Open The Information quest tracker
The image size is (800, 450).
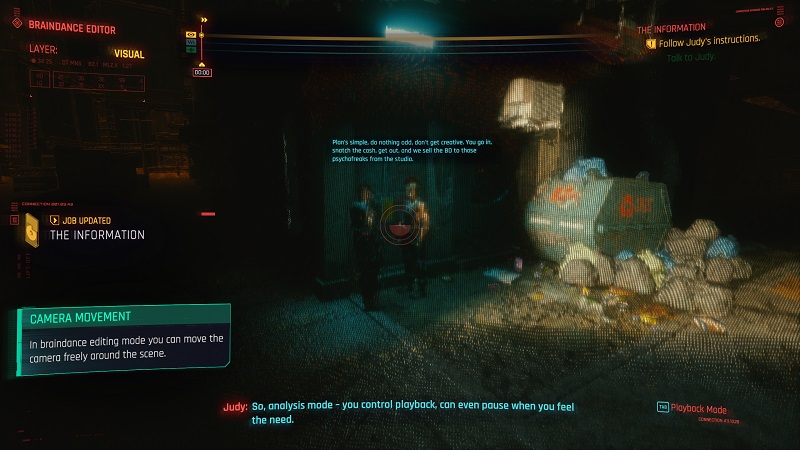pyautogui.click(x=671, y=28)
